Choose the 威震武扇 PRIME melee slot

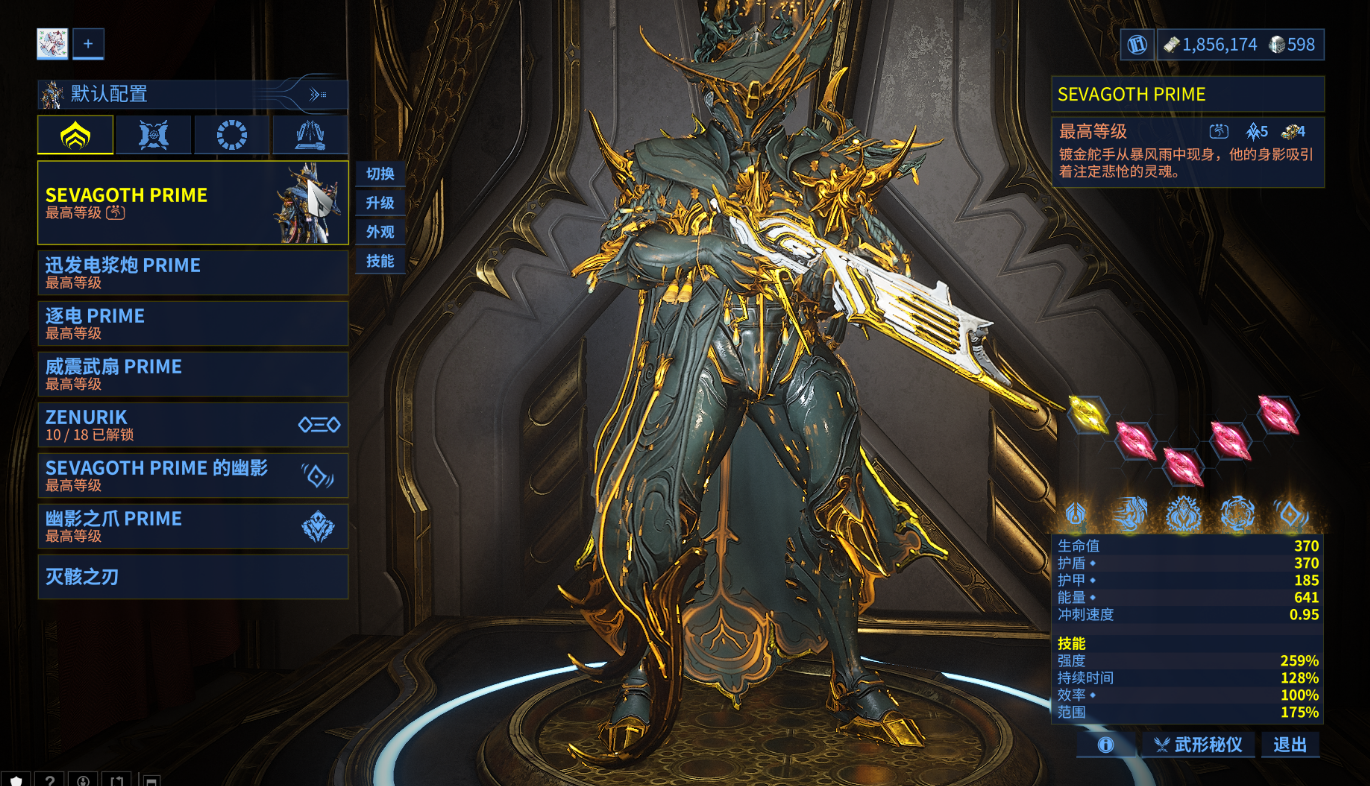click(192, 374)
